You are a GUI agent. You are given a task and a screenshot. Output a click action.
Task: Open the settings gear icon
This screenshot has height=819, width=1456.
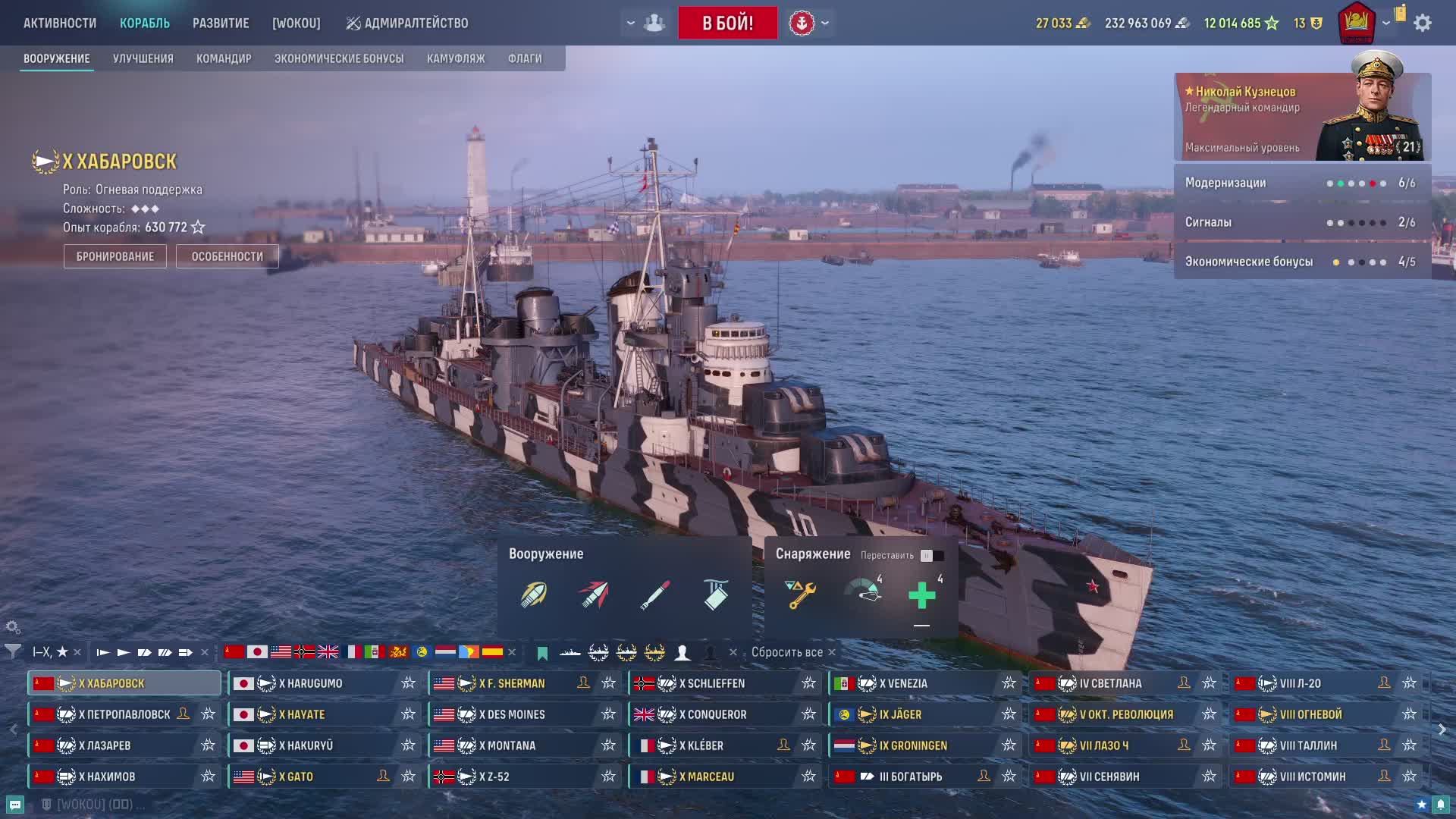[x=1423, y=23]
